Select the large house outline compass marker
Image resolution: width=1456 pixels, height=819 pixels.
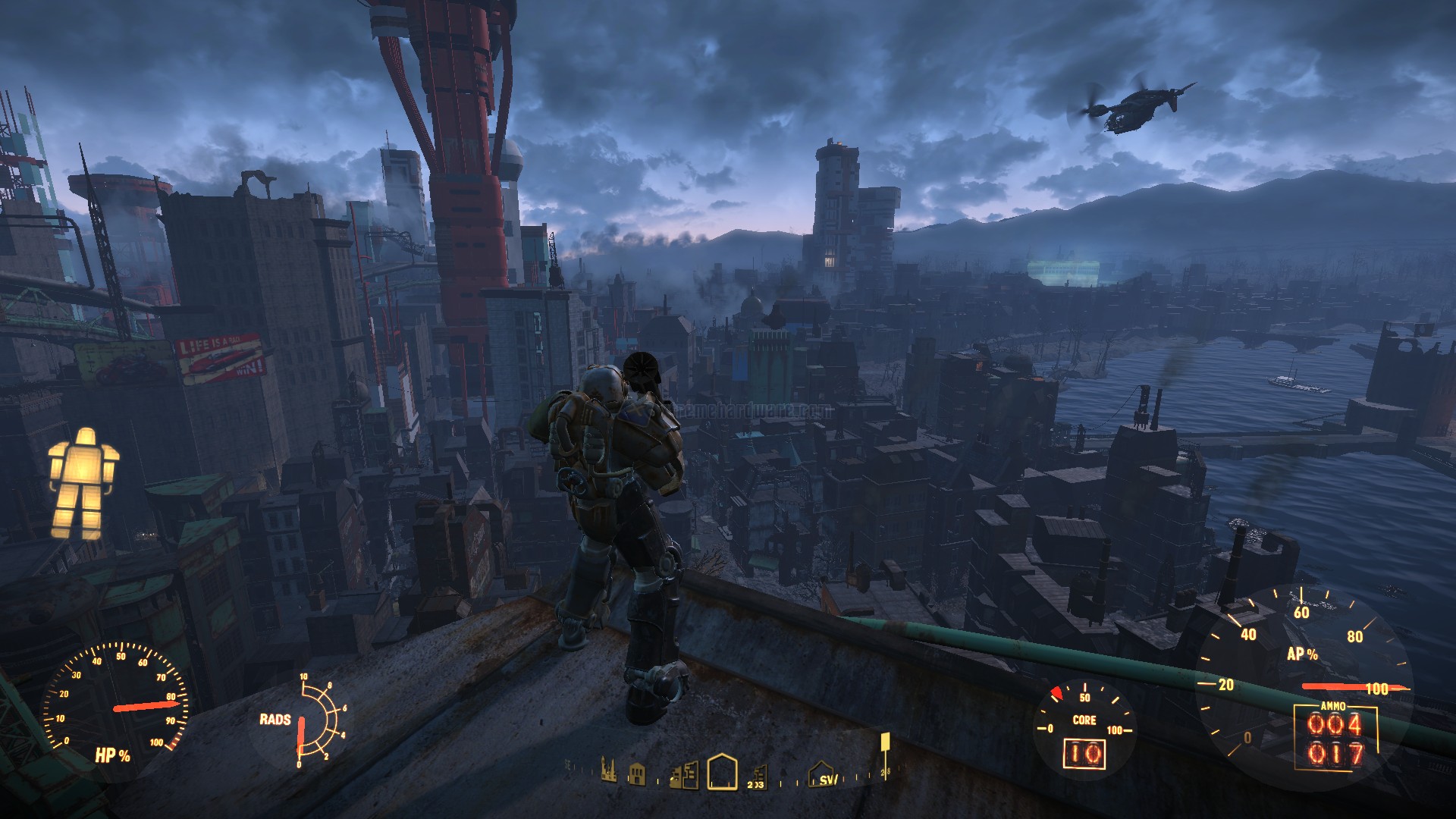pos(722,771)
